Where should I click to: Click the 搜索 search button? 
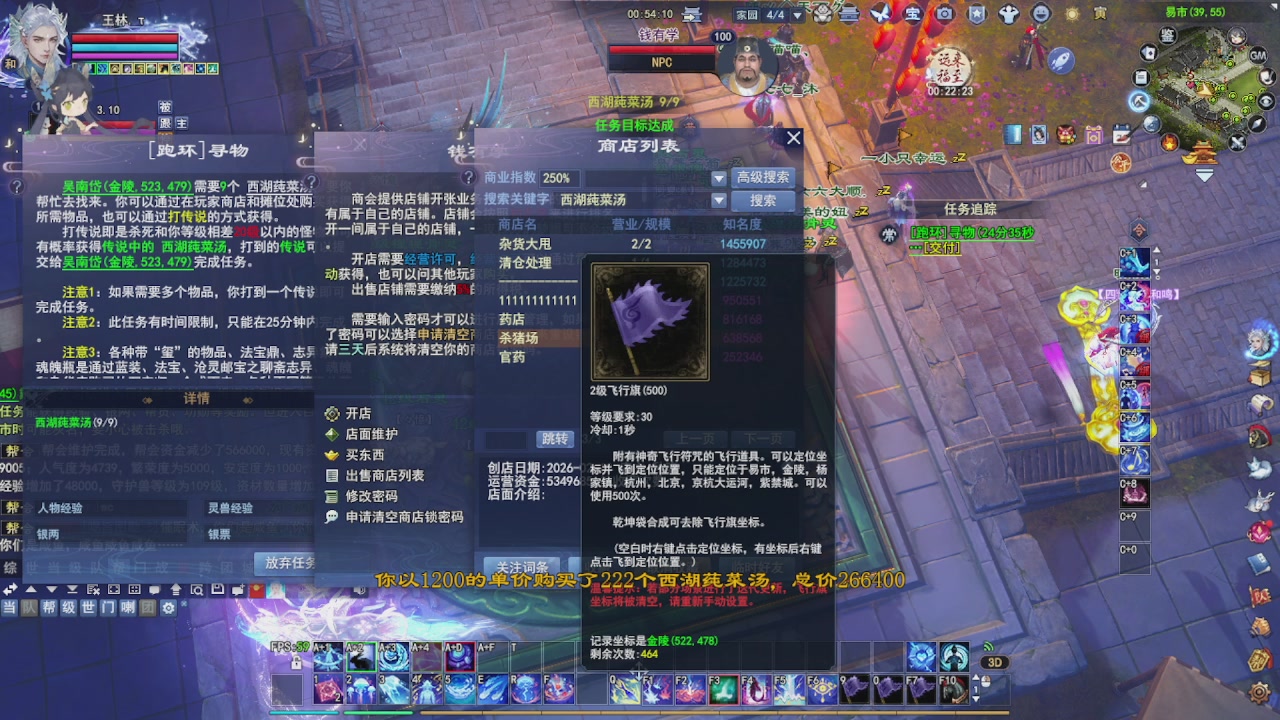[x=763, y=200]
